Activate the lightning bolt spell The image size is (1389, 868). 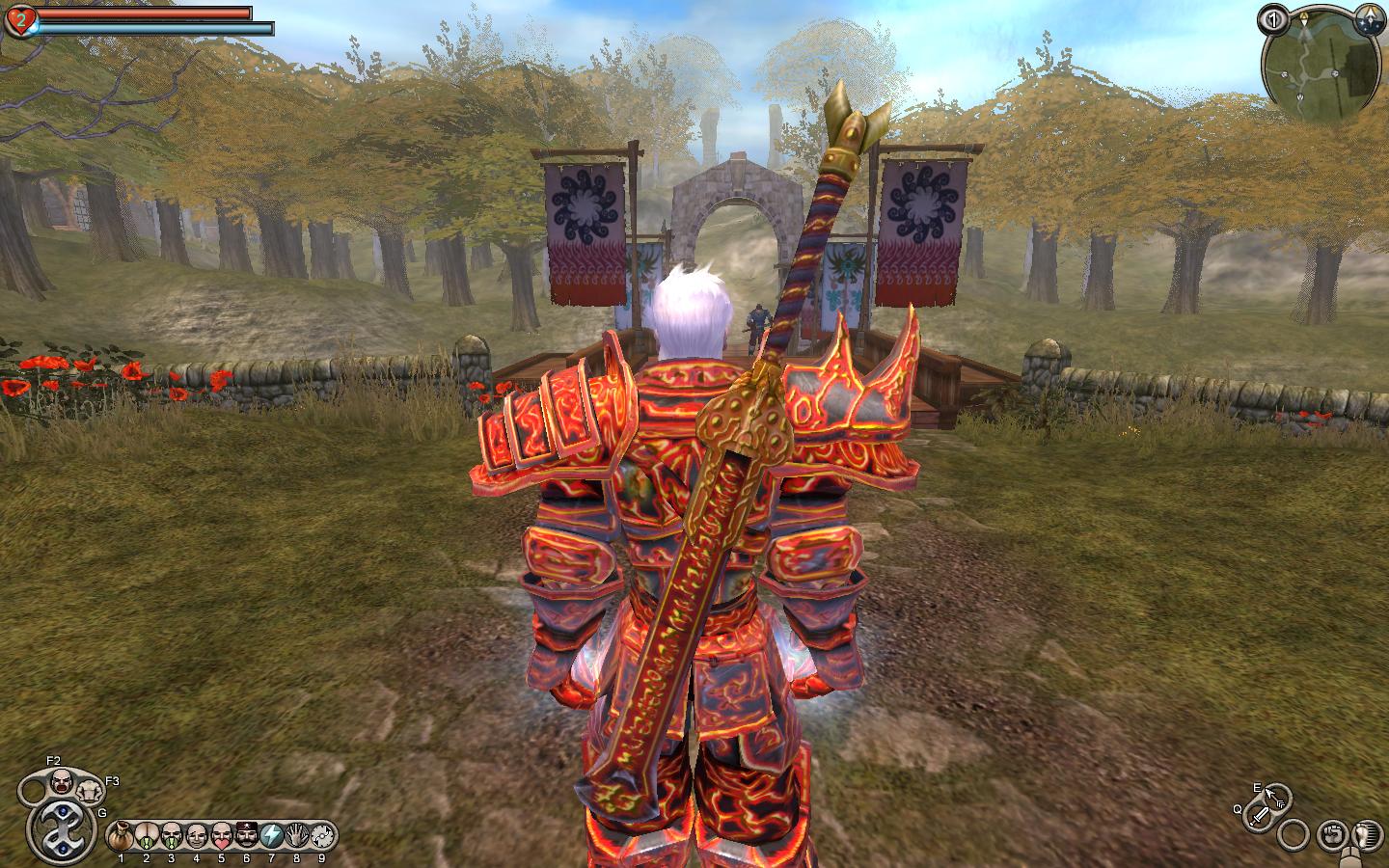(x=272, y=835)
